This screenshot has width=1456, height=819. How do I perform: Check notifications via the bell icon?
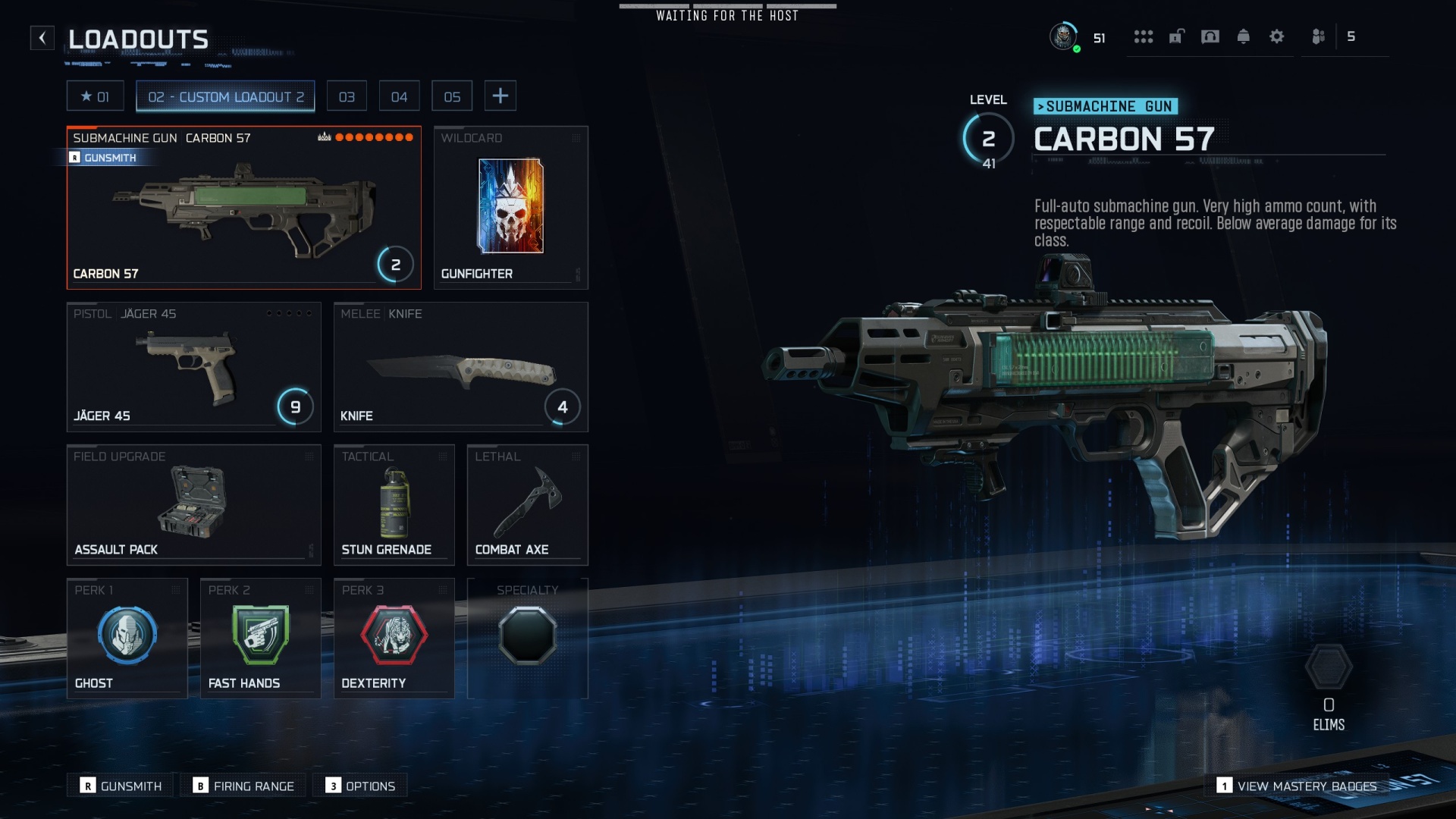[x=1244, y=36]
